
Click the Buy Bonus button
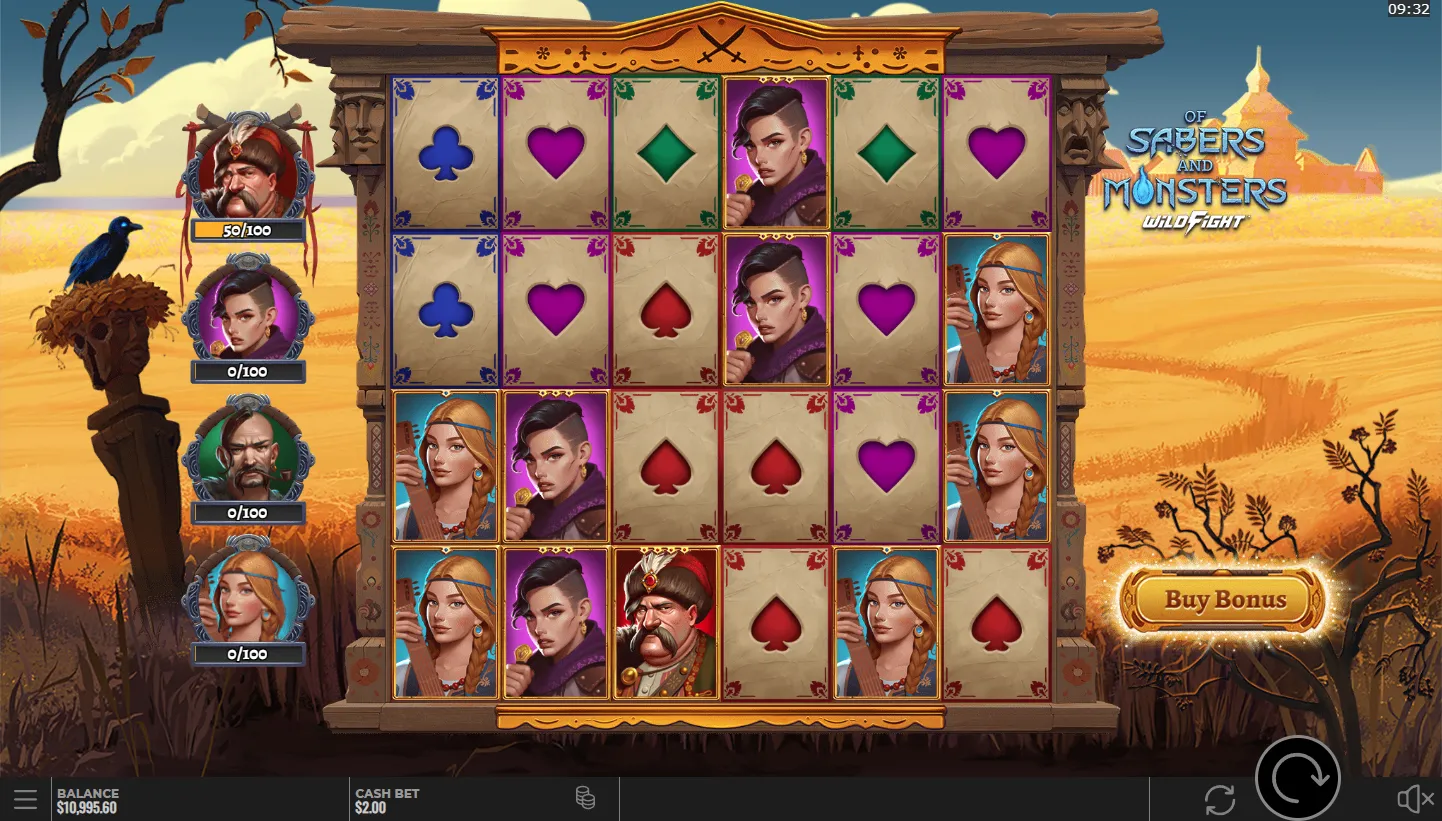pyautogui.click(x=1224, y=600)
